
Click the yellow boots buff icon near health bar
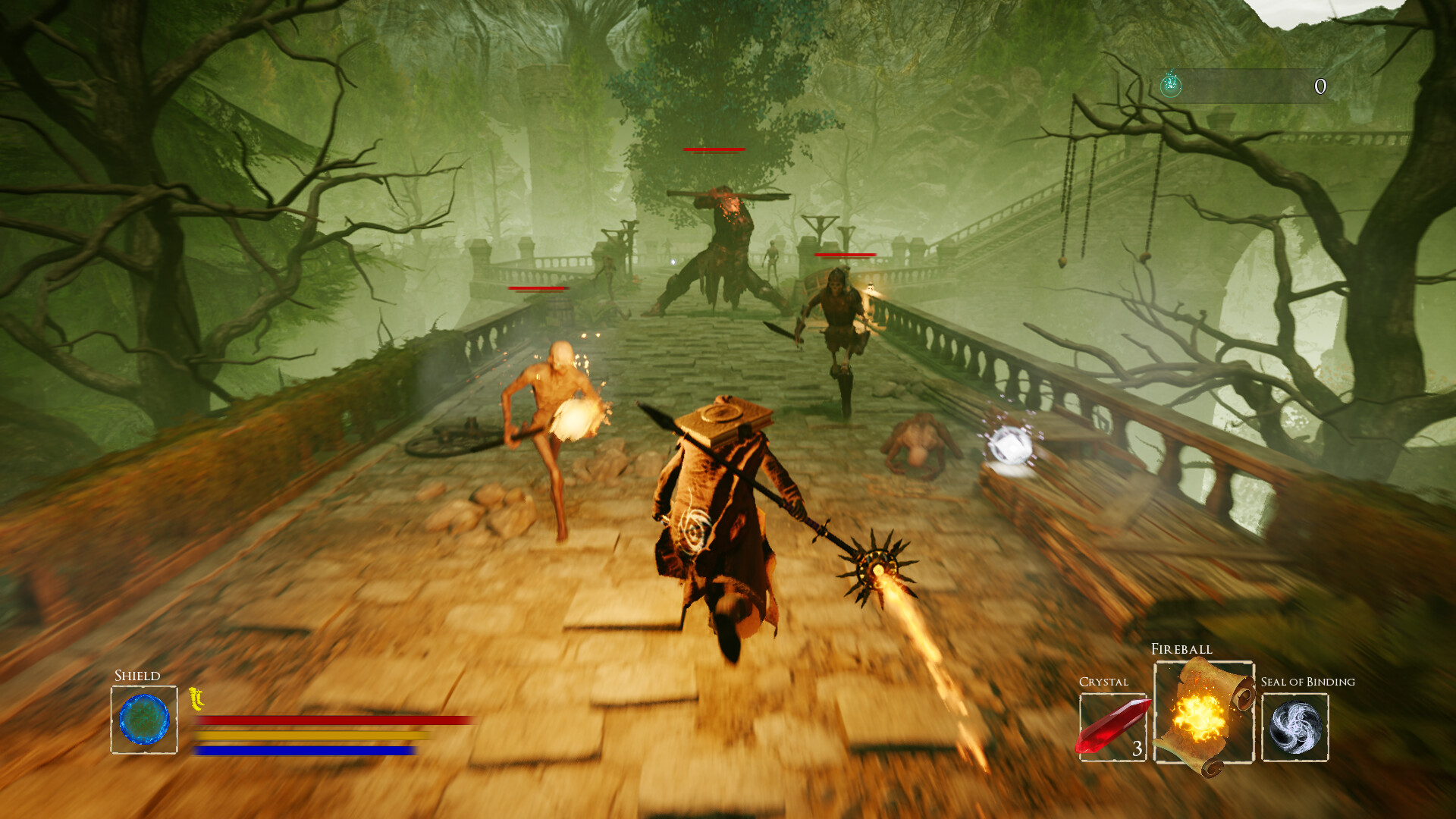pyautogui.click(x=197, y=699)
